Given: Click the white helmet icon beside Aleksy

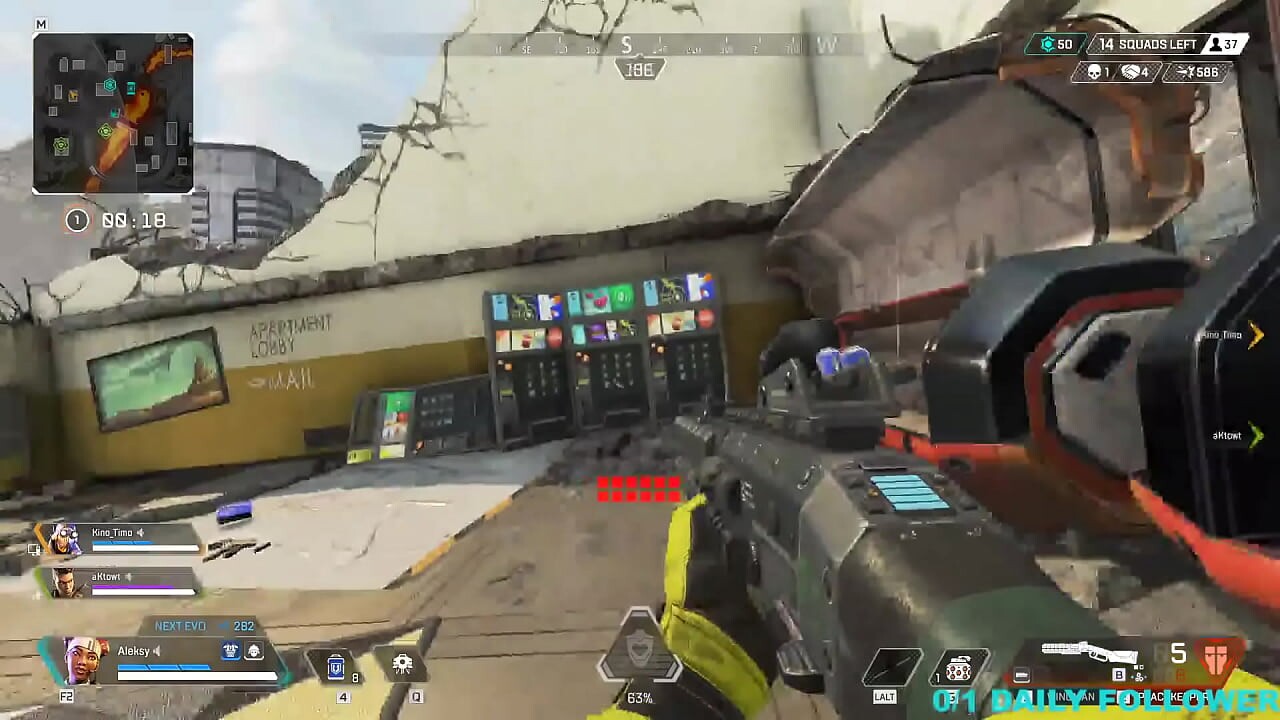Looking at the screenshot, I should pyautogui.click(x=254, y=651).
